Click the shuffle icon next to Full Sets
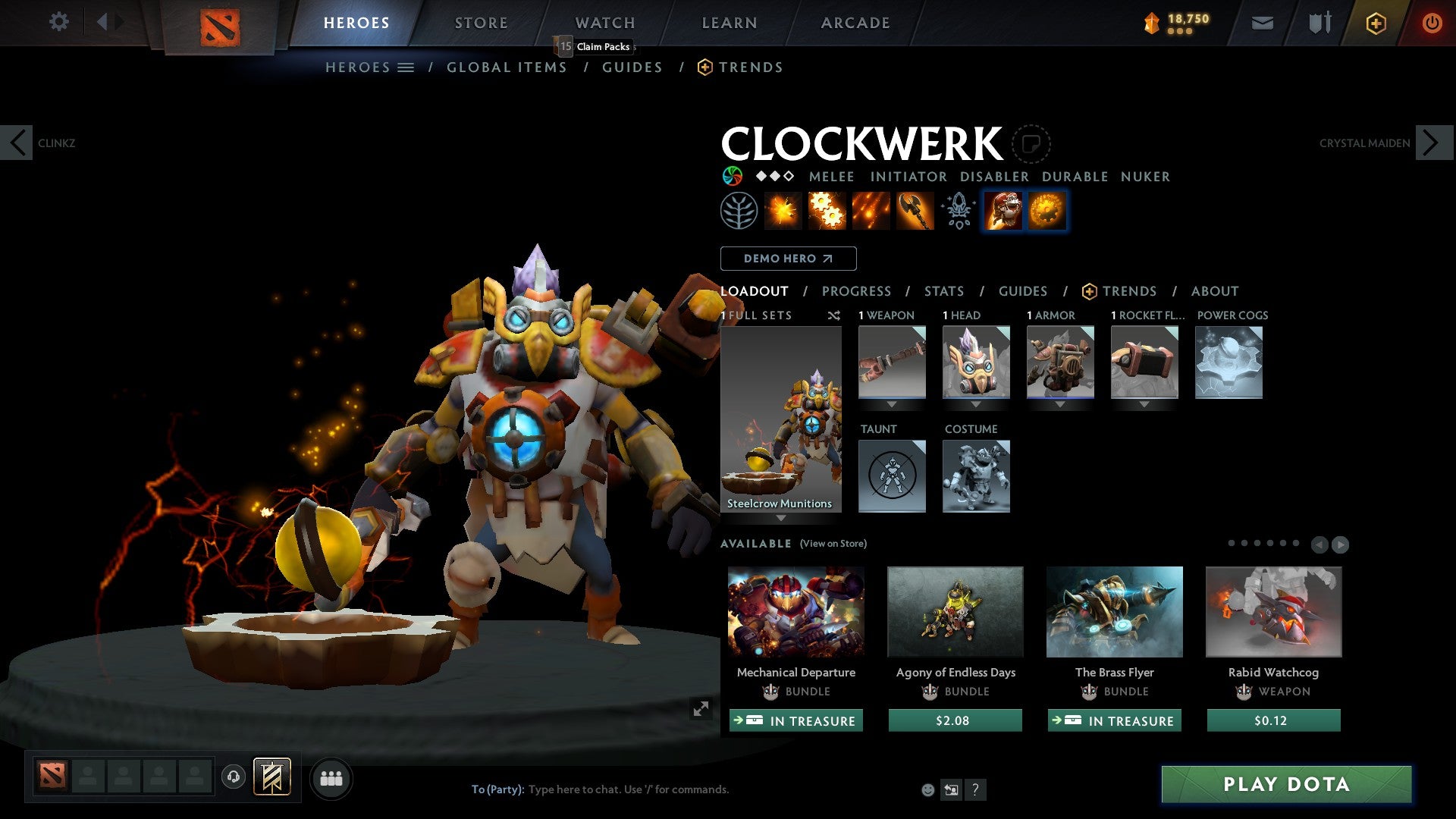Image resolution: width=1456 pixels, height=819 pixels. coord(834,316)
